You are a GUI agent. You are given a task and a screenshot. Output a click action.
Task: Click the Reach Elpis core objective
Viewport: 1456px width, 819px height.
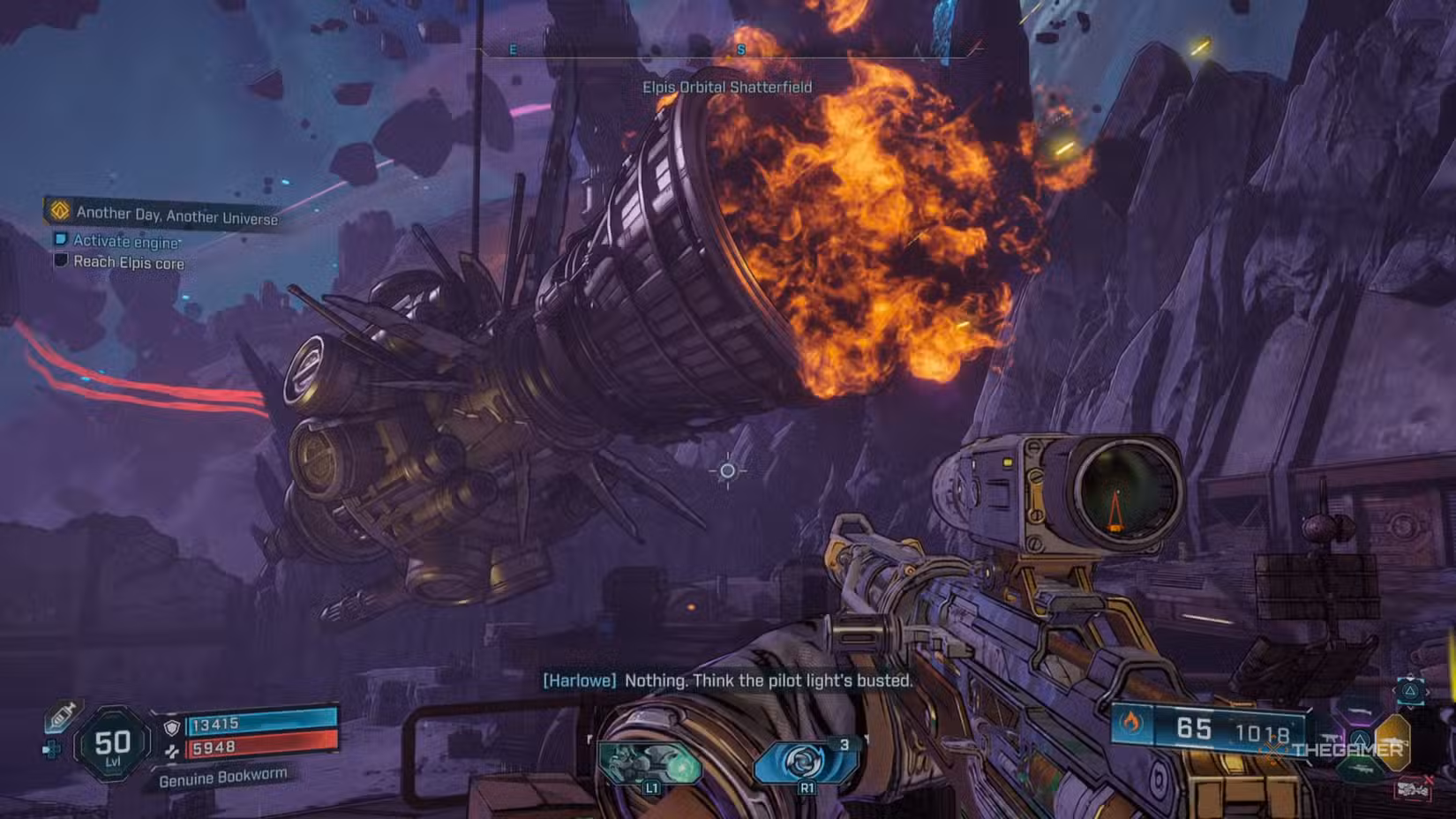(x=128, y=262)
